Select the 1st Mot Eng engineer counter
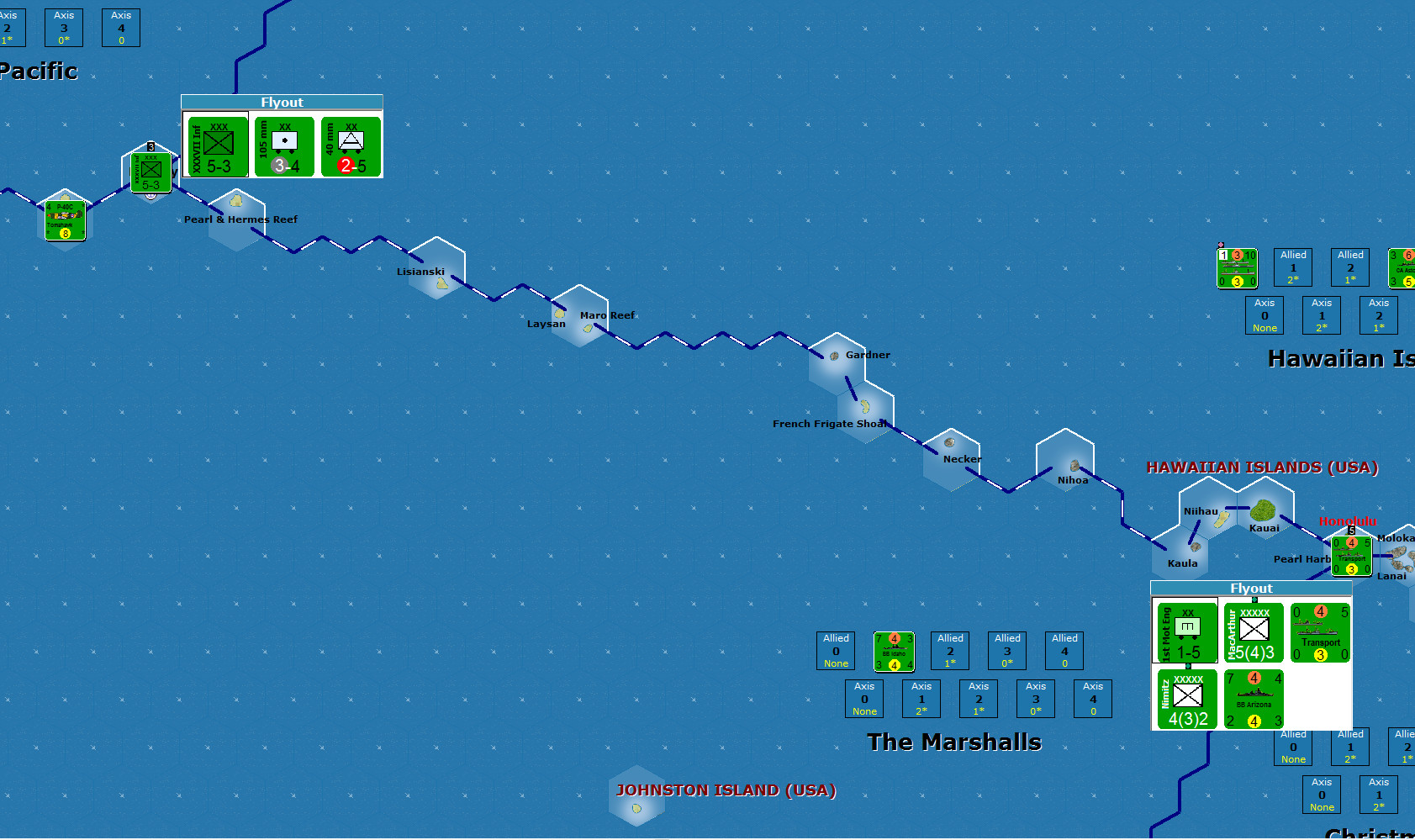The image size is (1415, 840). tap(1185, 631)
